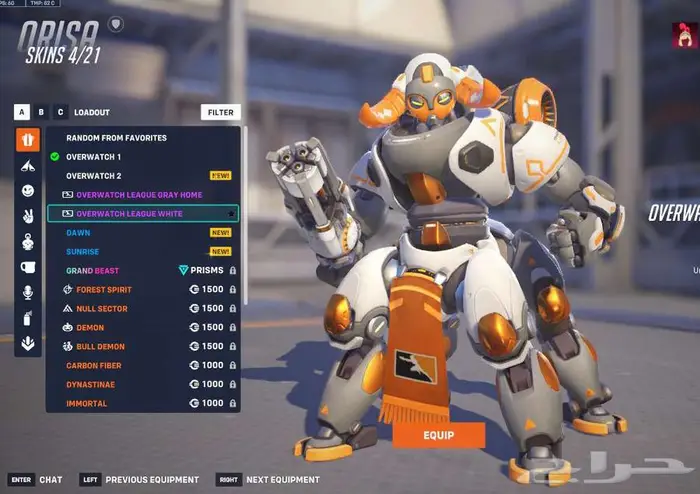The image size is (700, 494).
Task: Select Overwatch League Gray Home skin
Action: pyautogui.click(x=139, y=194)
